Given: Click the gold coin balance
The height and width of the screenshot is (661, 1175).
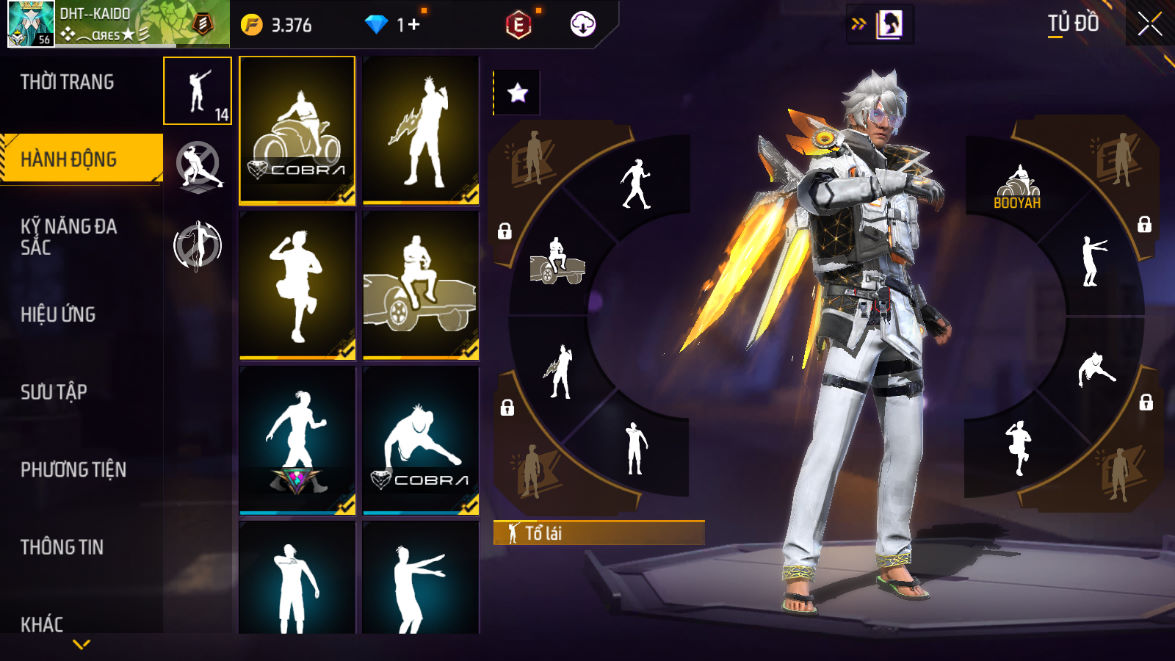Looking at the screenshot, I should tap(279, 25).
